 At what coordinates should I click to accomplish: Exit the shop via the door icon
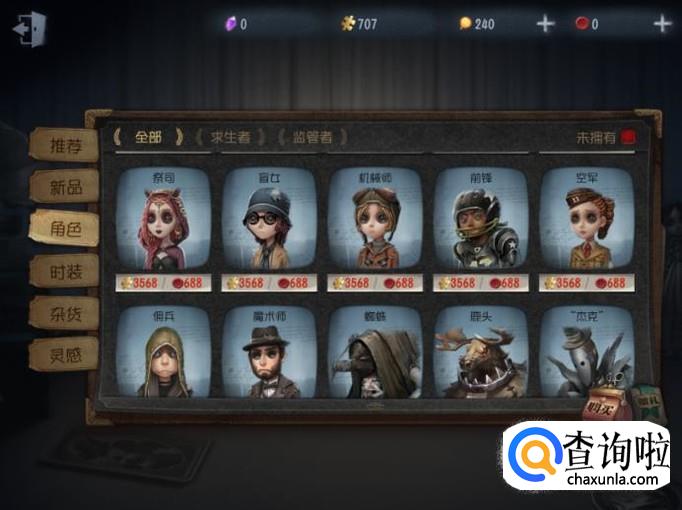point(28,27)
